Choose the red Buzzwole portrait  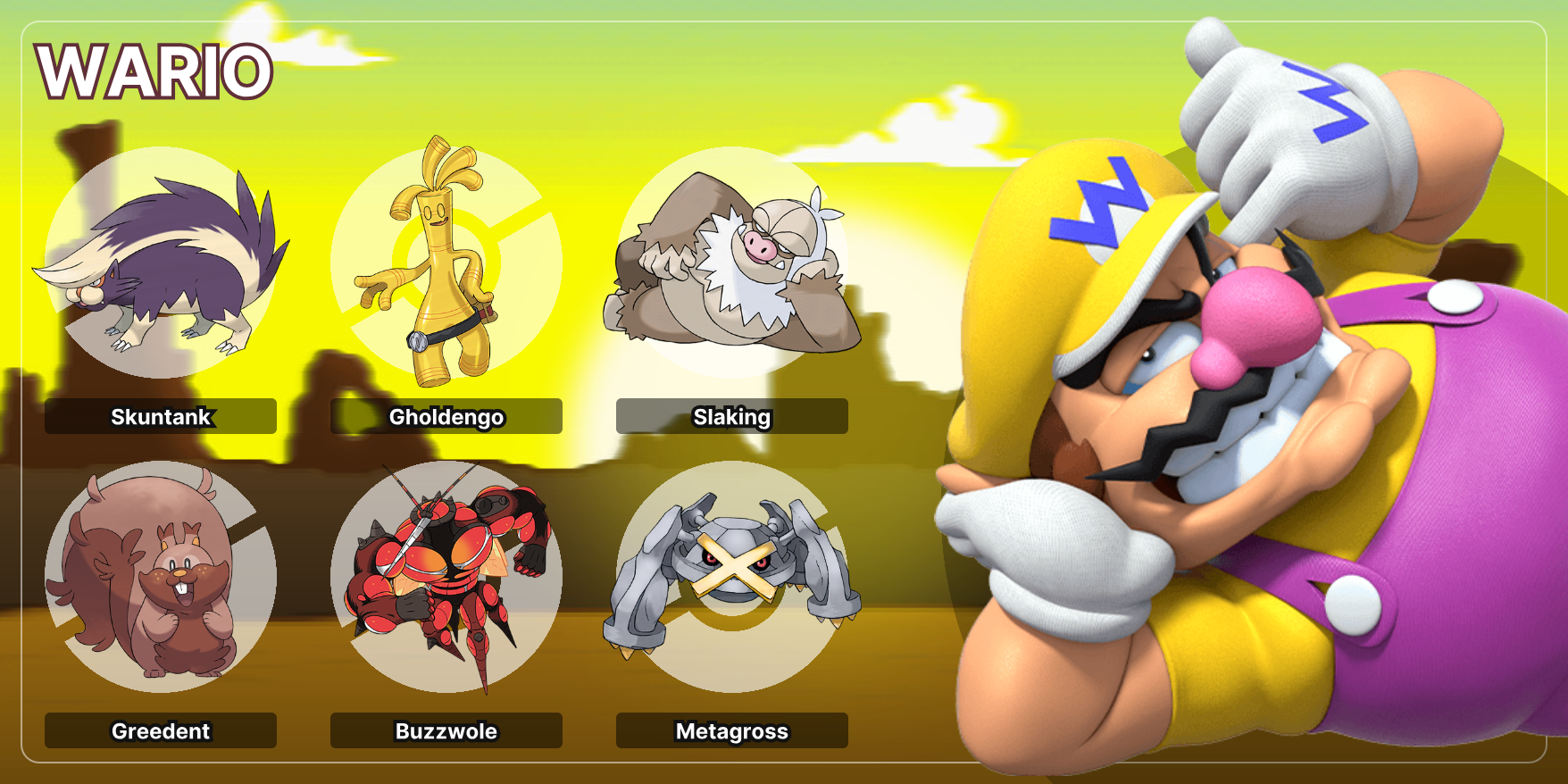(446, 577)
